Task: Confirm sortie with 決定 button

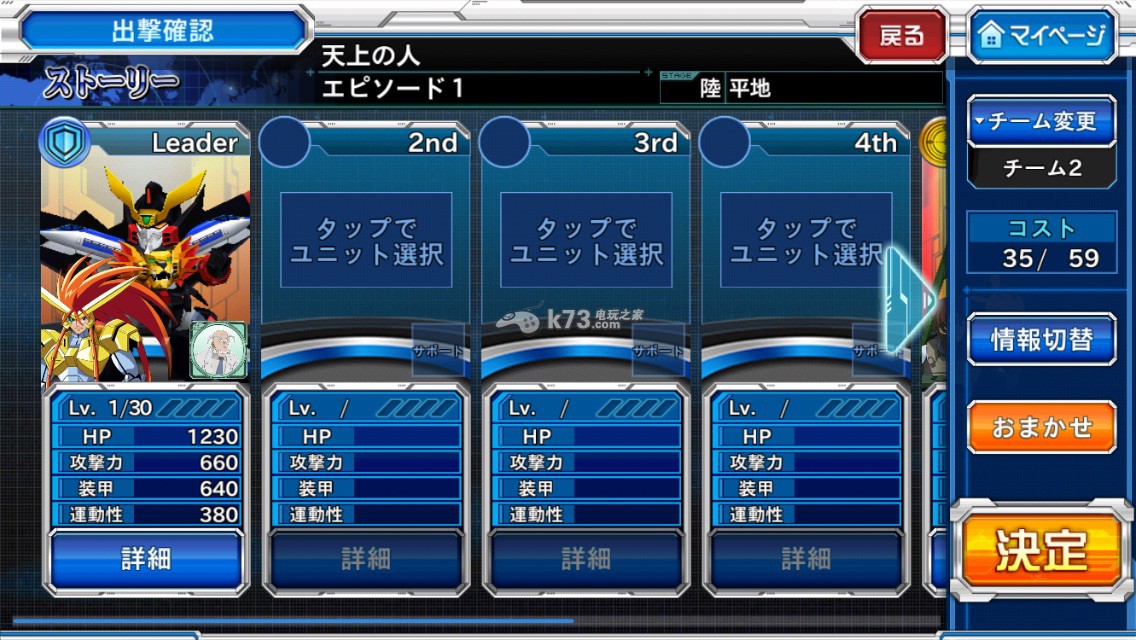Action: (x=1041, y=549)
